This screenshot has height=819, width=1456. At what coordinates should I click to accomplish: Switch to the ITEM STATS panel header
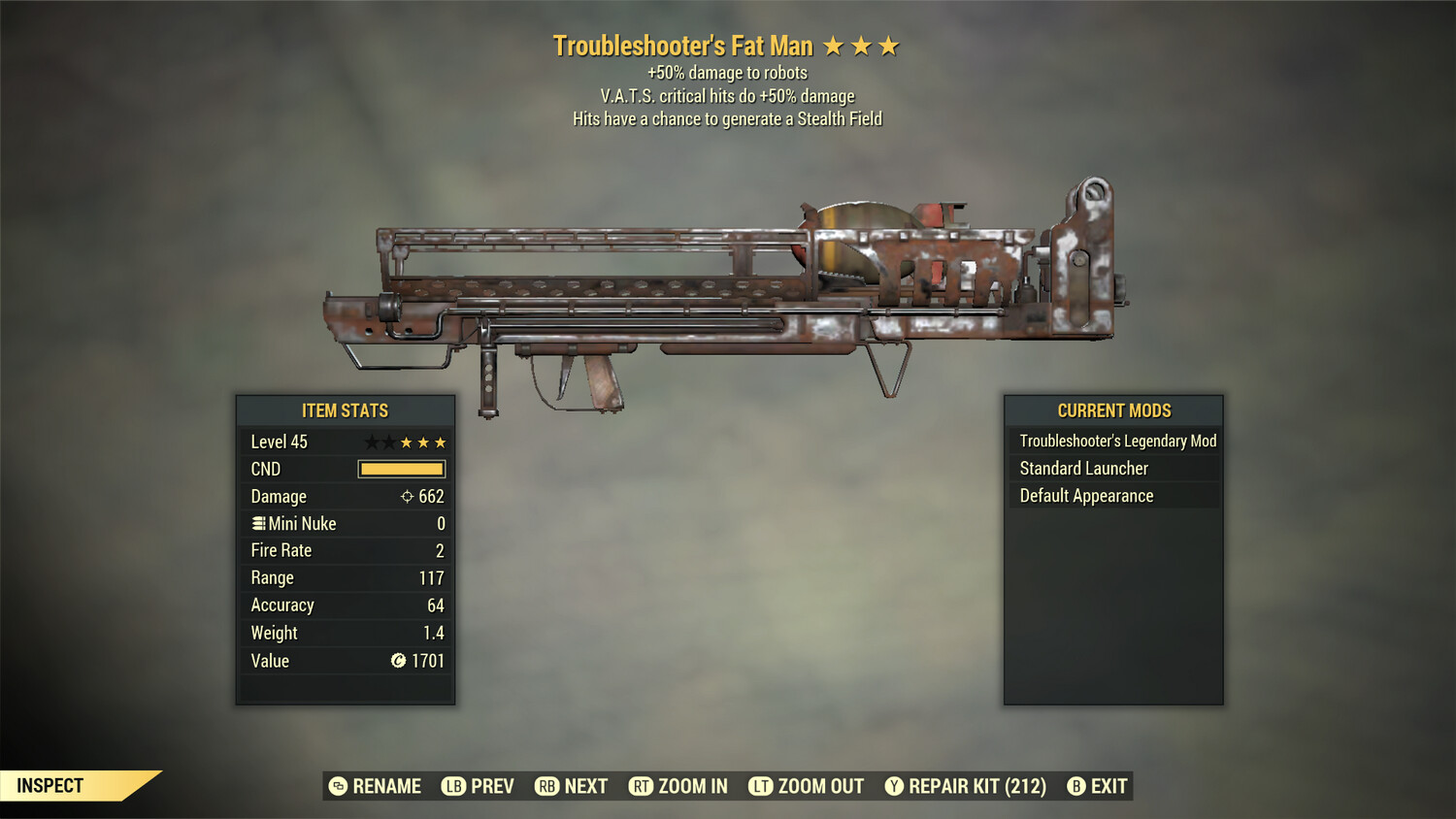tap(345, 410)
